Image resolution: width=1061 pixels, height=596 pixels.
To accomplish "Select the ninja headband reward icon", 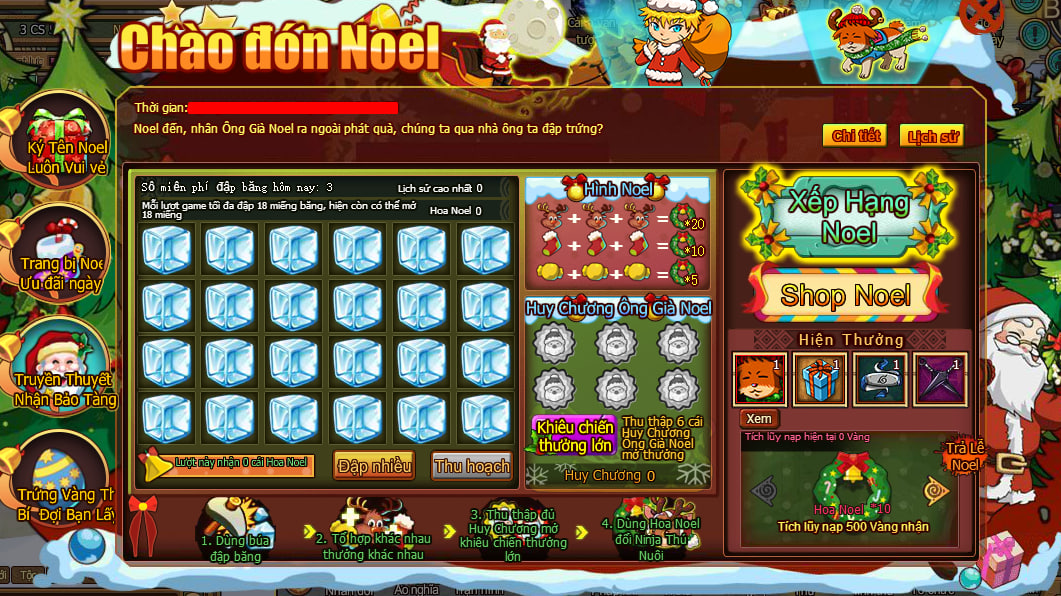I will (880, 380).
